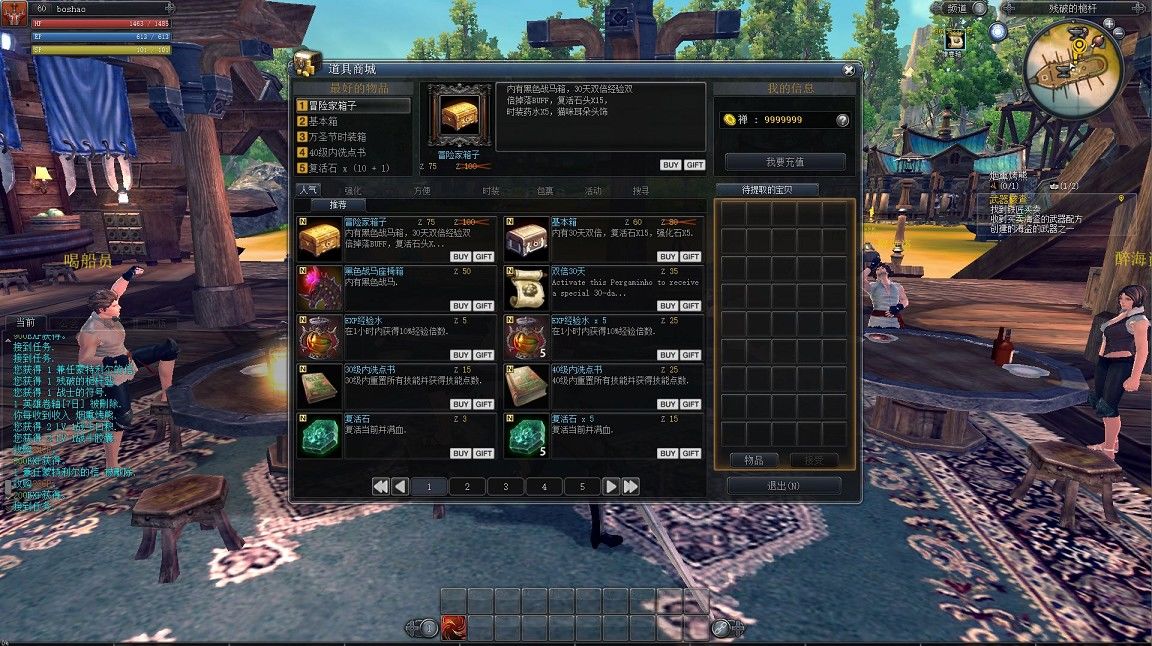The height and width of the screenshot is (646, 1152).
Task: Select the 基本箱 chest icon
Action: [526, 239]
